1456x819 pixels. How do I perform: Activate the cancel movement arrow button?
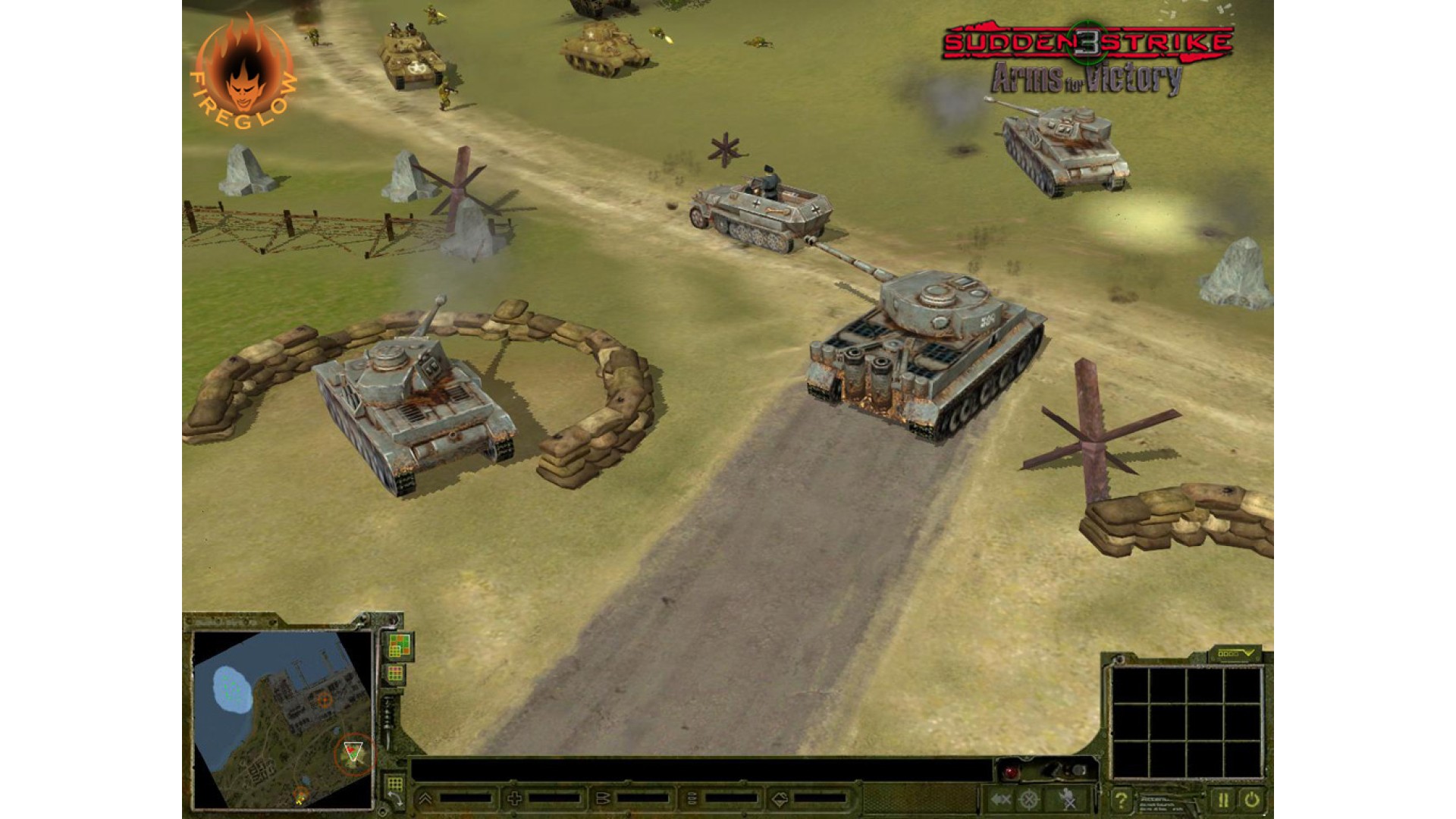[x=1000, y=799]
